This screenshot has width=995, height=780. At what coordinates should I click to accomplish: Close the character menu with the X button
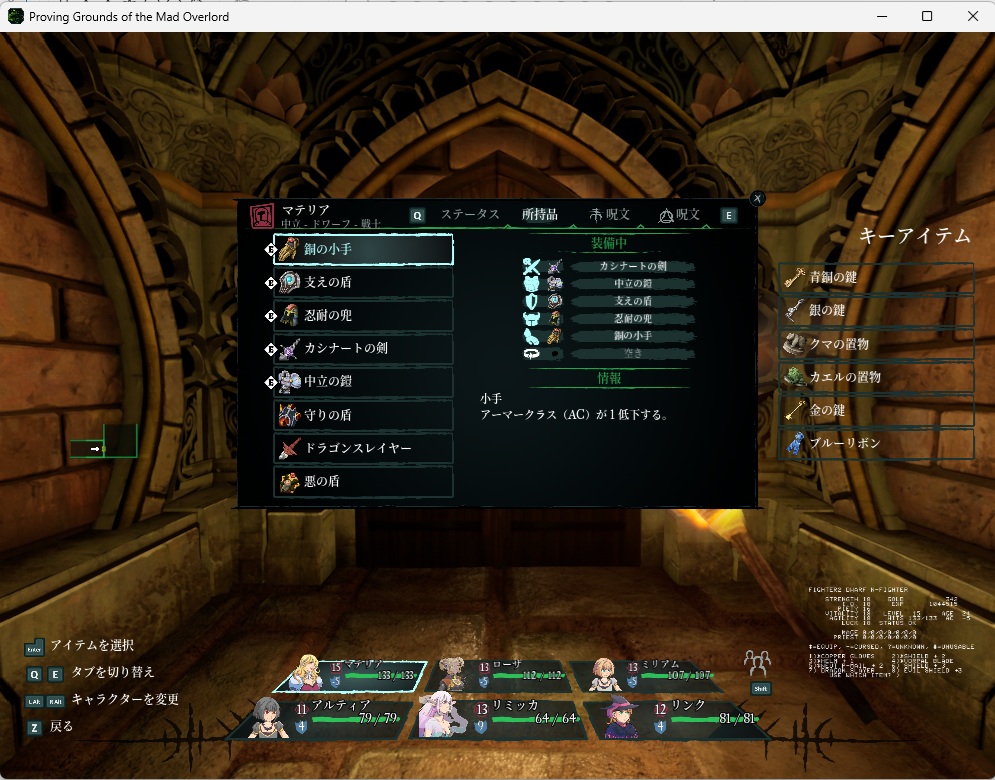click(758, 199)
